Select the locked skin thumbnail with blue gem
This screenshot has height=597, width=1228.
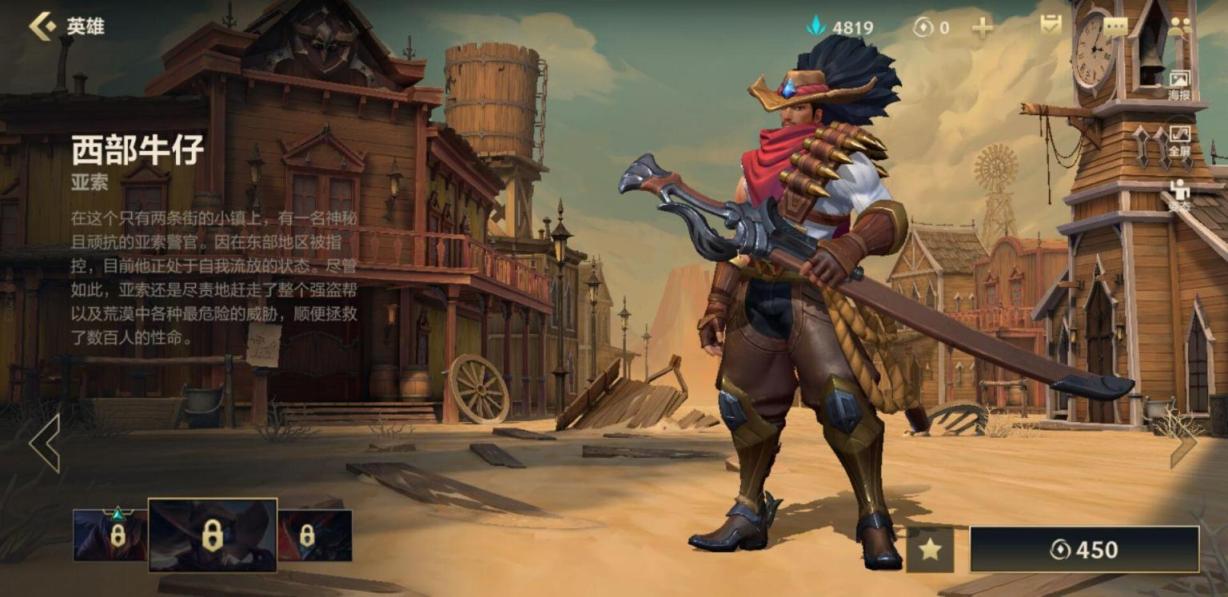click(x=110, y=534)
